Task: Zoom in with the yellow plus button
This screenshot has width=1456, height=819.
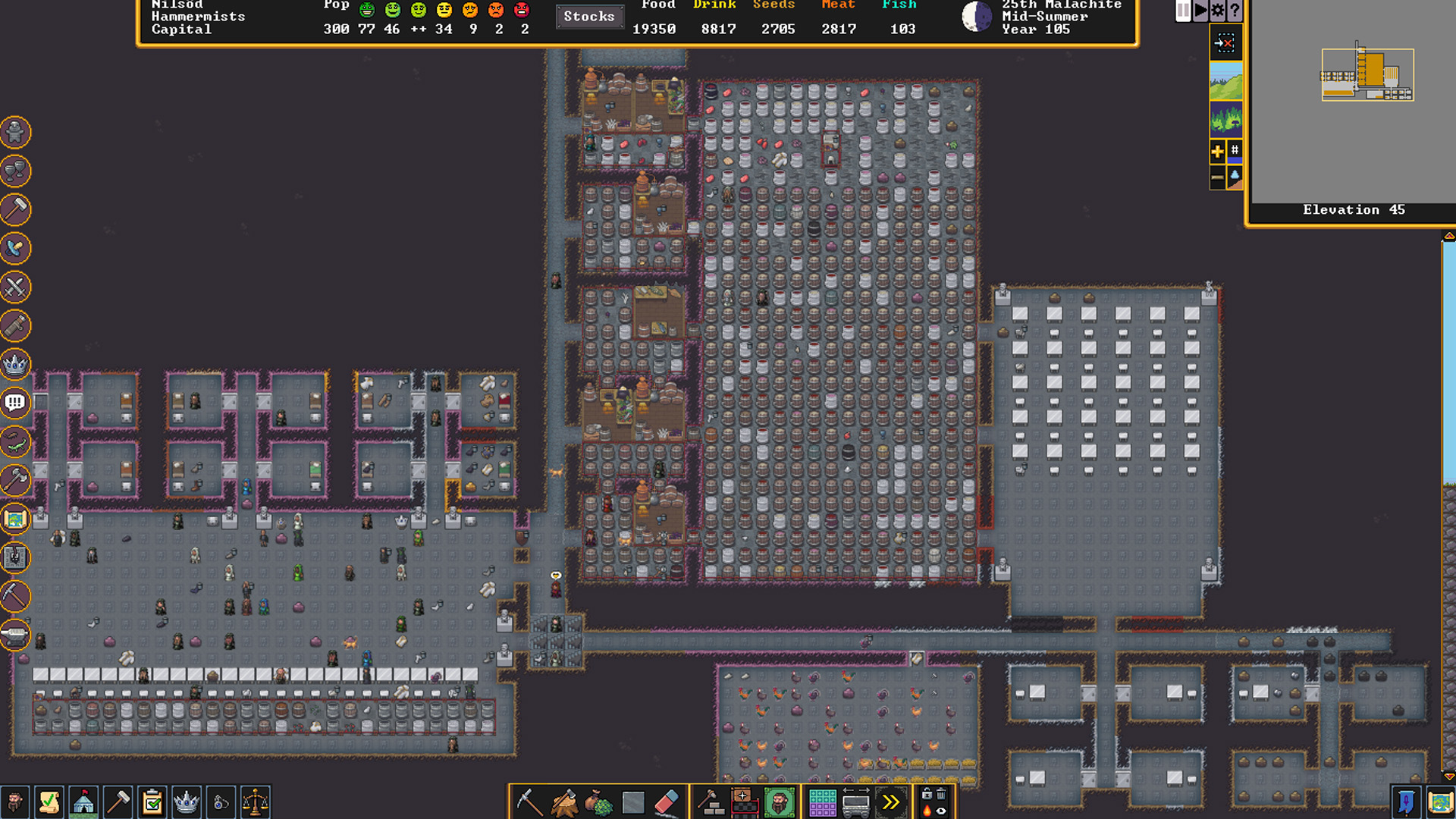Action: pyautogui.click(x=1217, y=151)
